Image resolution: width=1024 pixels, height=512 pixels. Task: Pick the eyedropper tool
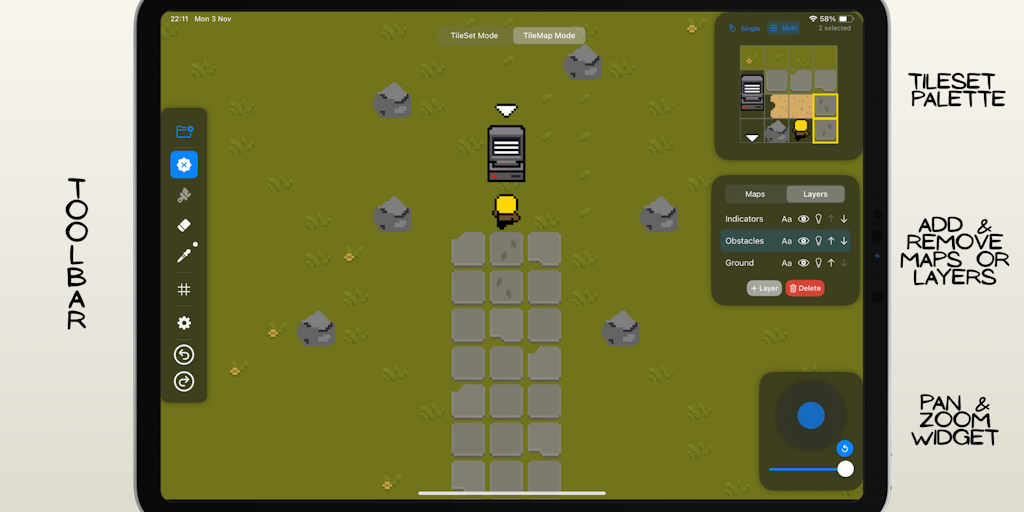(184, 255)
